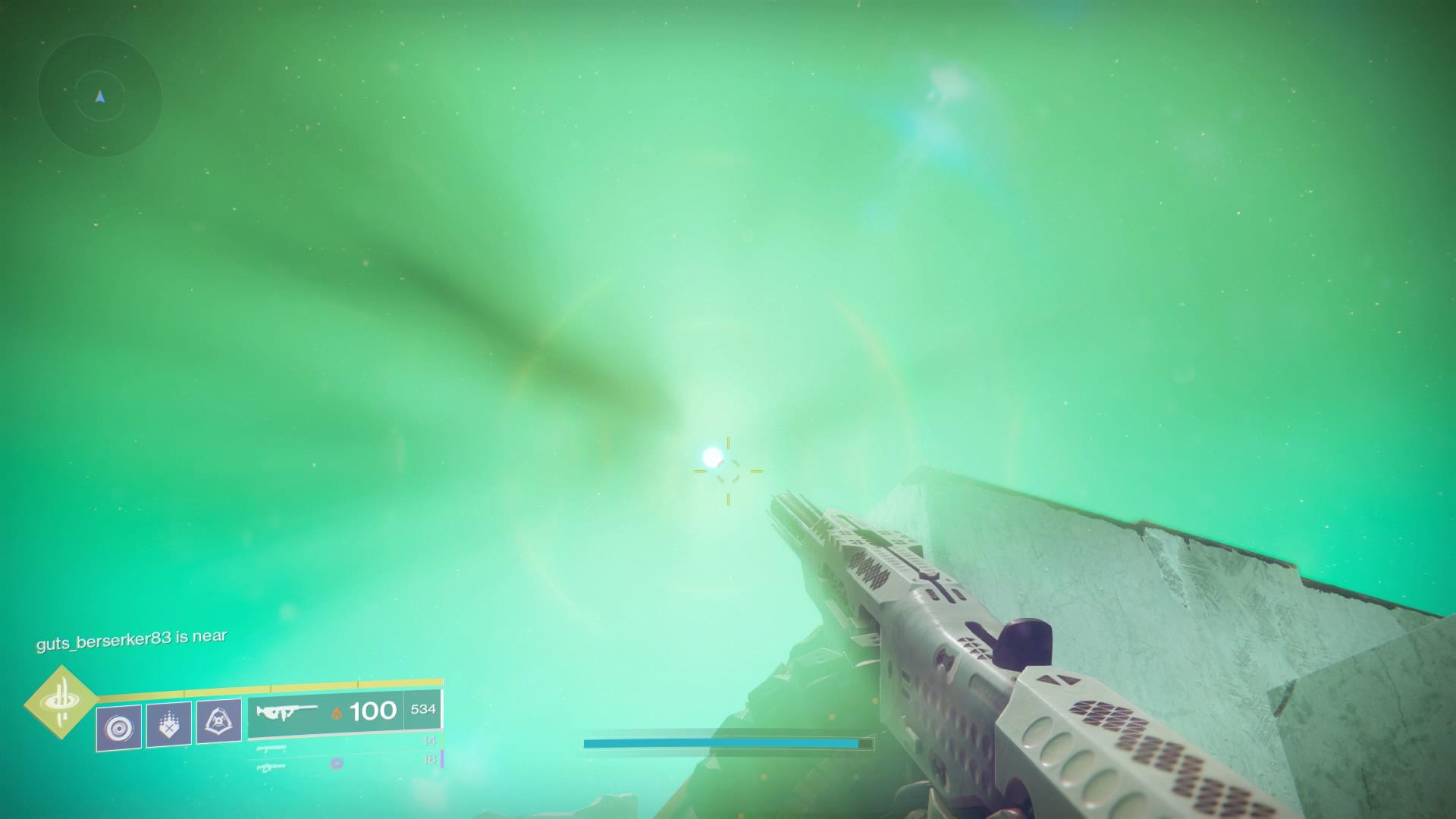
Task: Click the reserve ammo count 534
Action: pos(422,711)
